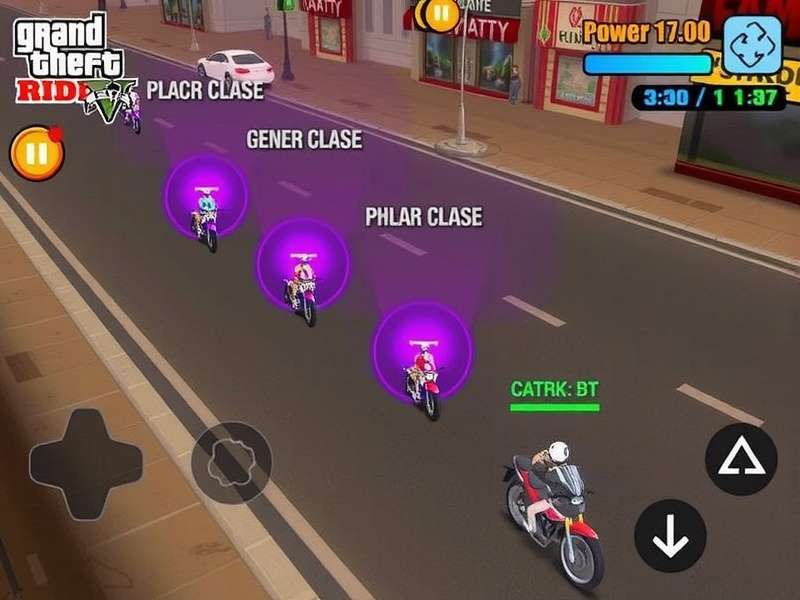Screen dimensions: 800x600
Task: Tap the directional D-pad control
Action: coord(85,463)
